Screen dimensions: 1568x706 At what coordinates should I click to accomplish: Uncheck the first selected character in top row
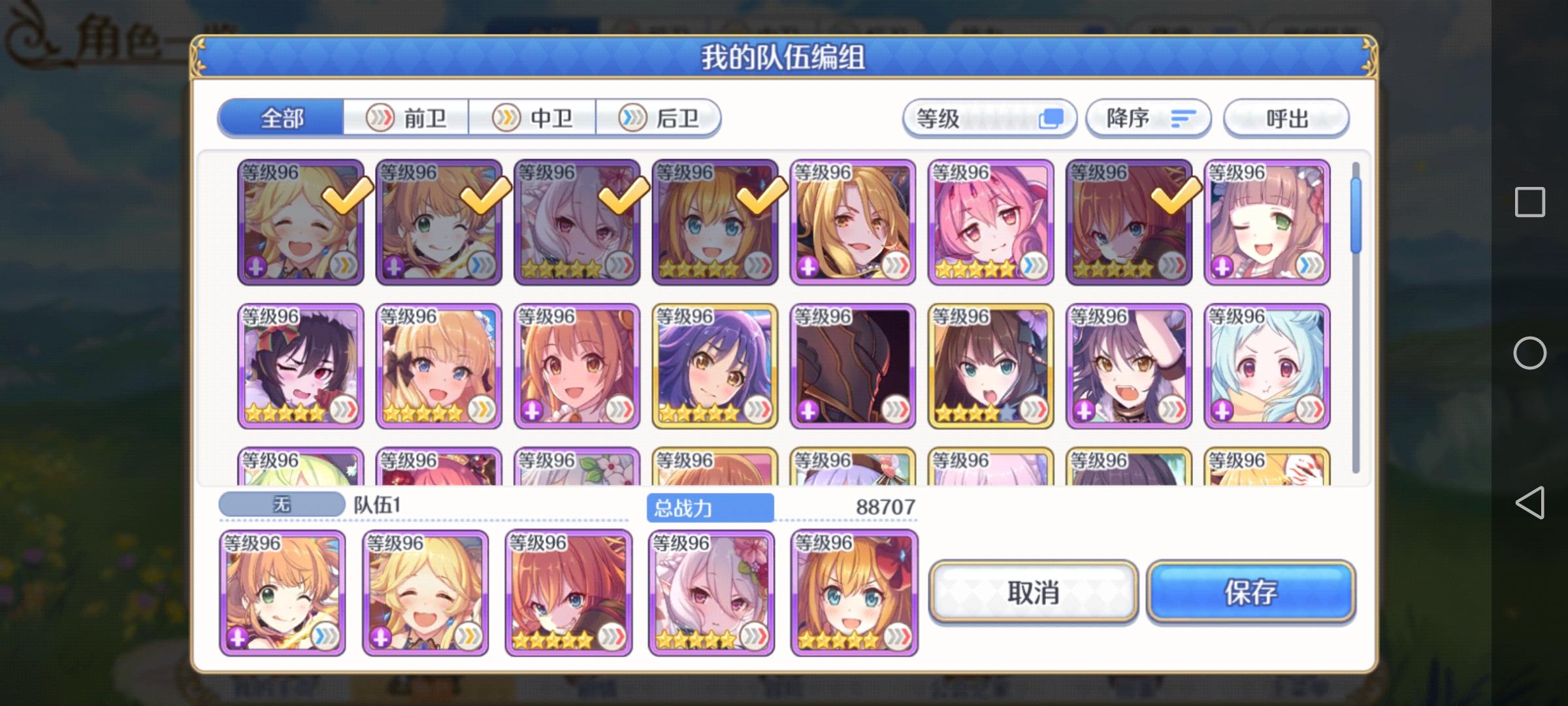coord(301,222)
